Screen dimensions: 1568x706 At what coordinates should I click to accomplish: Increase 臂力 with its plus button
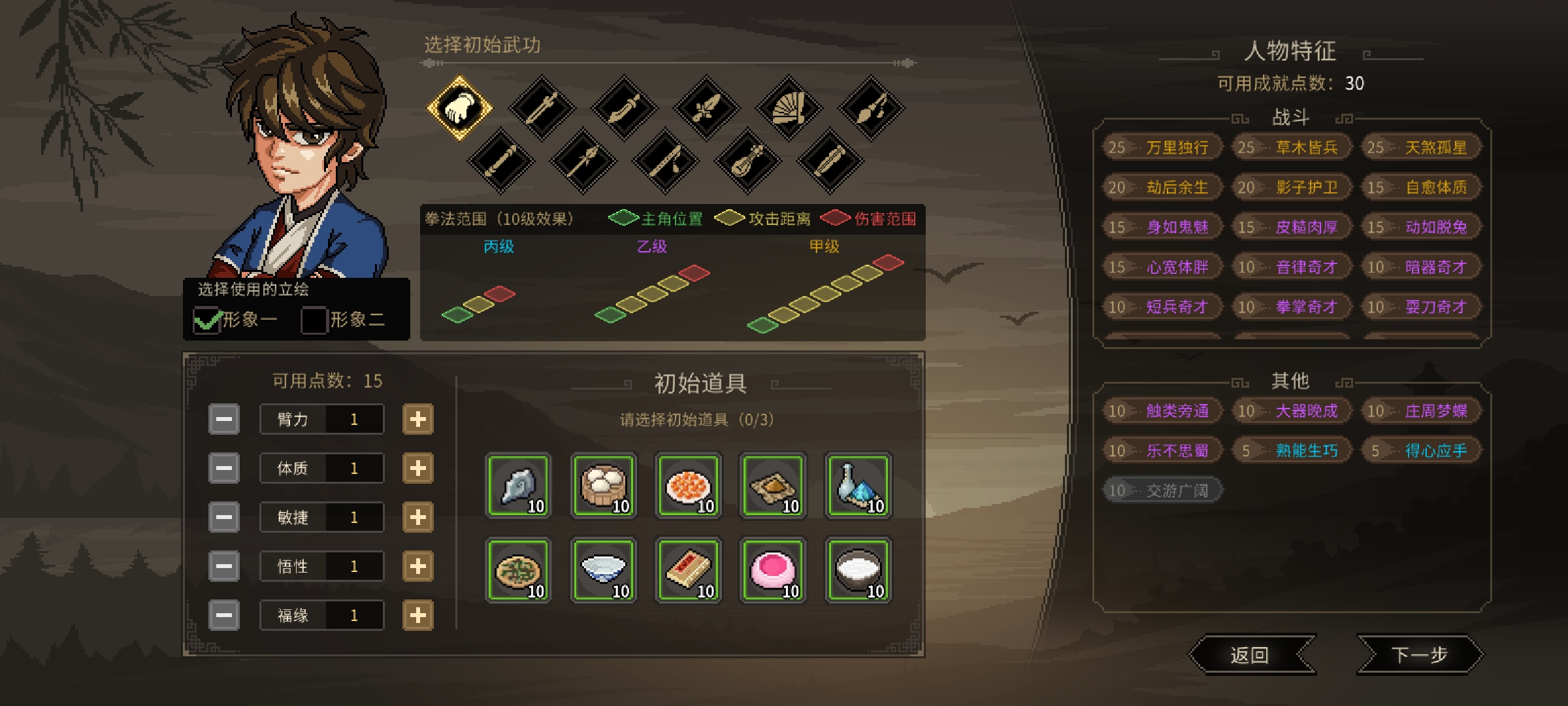click(419, 419)
